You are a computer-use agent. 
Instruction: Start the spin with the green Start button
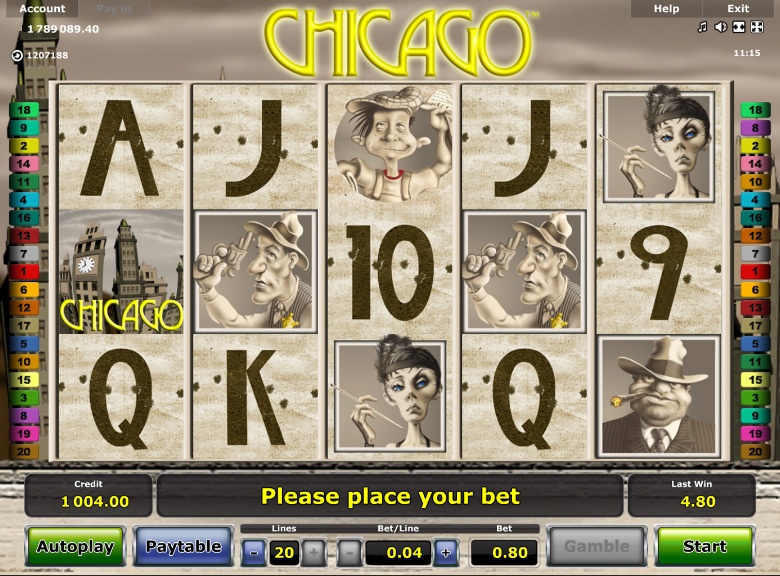tap(704, 546)
